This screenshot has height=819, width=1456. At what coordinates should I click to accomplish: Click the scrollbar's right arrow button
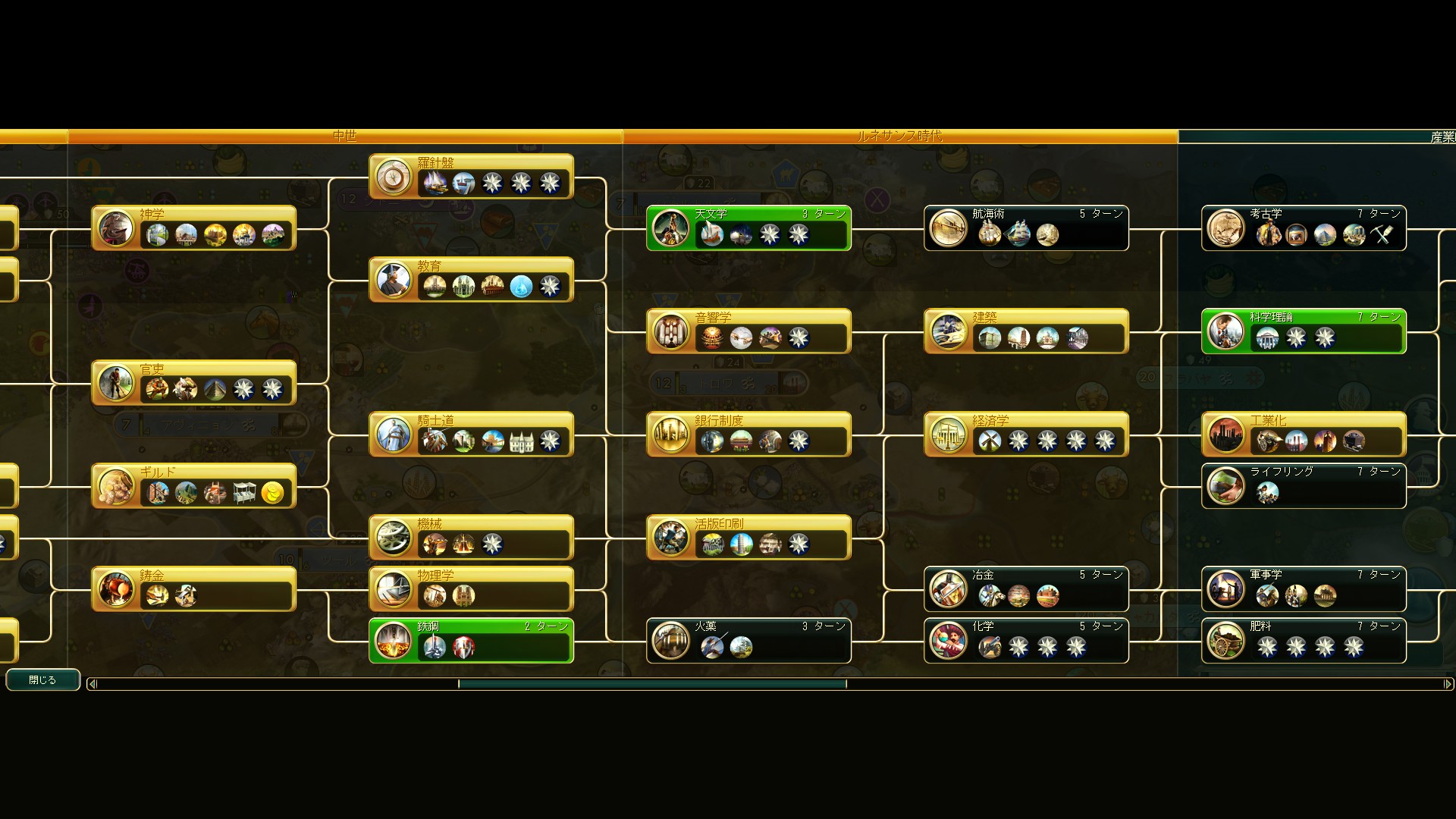[1448, 684]
